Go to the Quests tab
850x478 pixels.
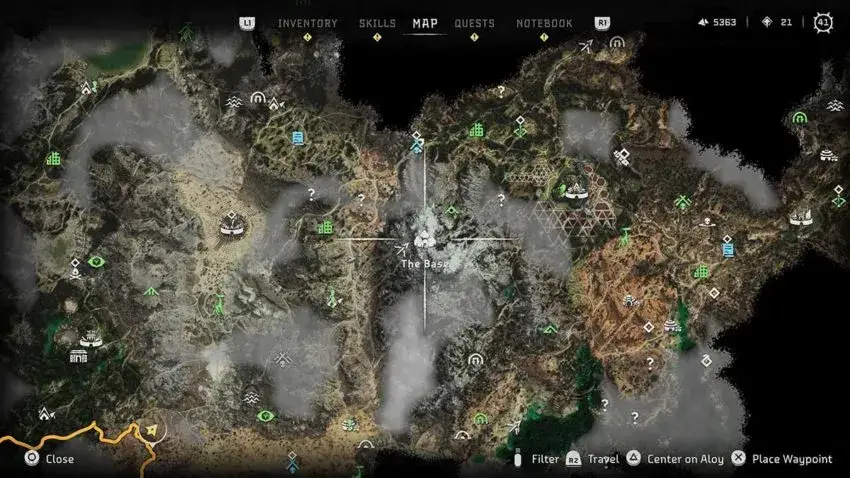[474, 23]
